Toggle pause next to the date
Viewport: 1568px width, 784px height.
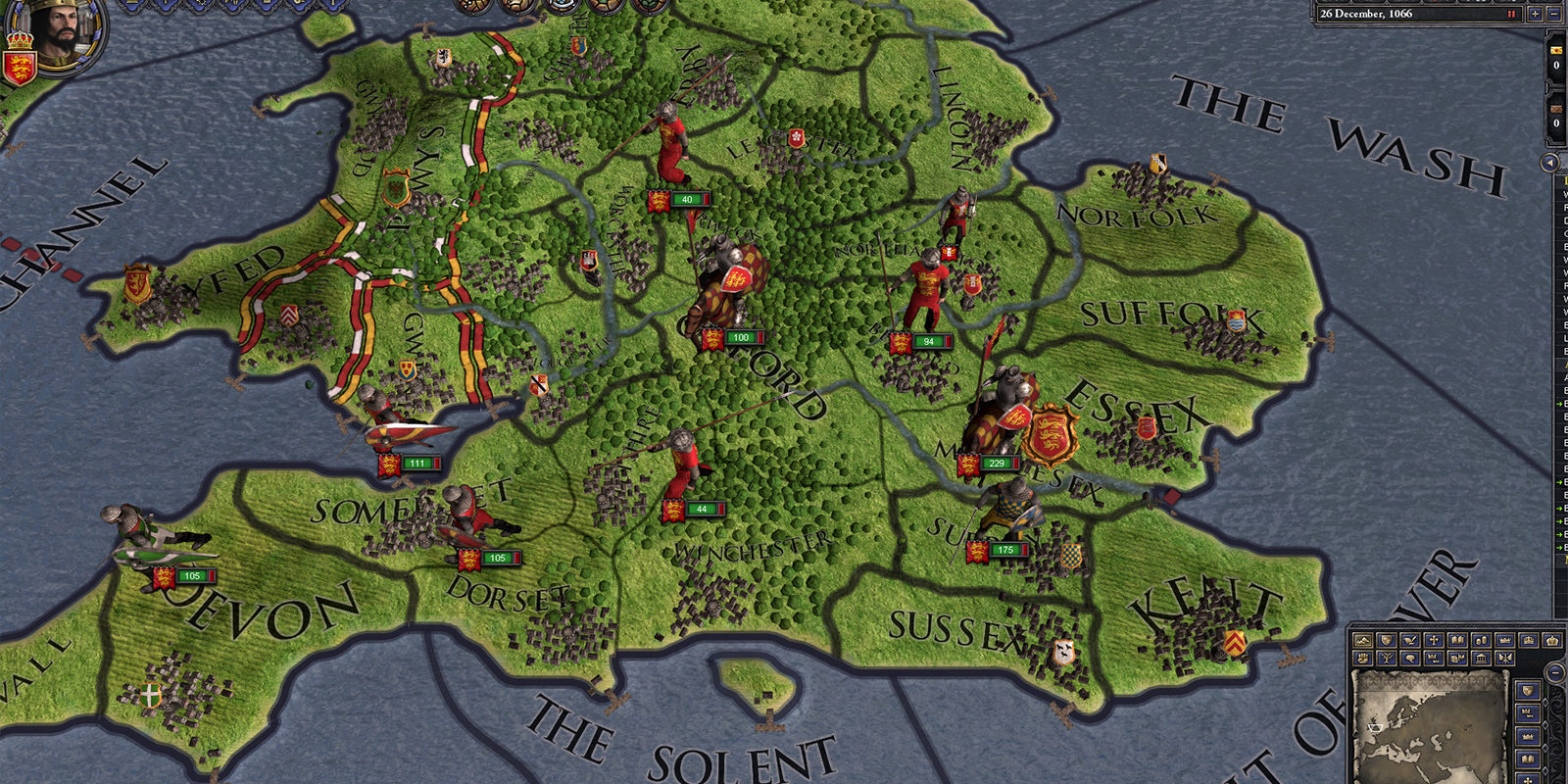pyautogui.click(x=1511, y=14)
